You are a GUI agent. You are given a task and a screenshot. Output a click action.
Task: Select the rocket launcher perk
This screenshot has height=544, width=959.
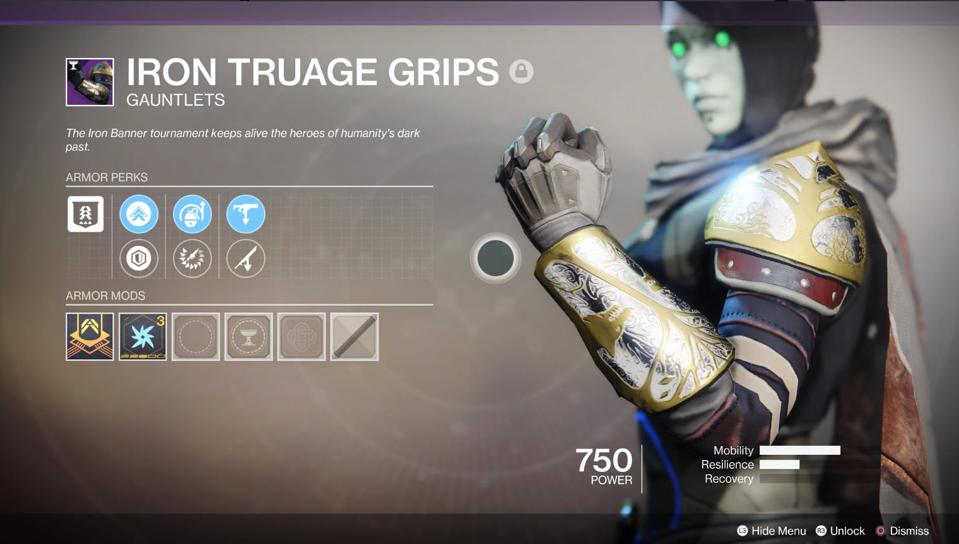[x=245, y=259]
